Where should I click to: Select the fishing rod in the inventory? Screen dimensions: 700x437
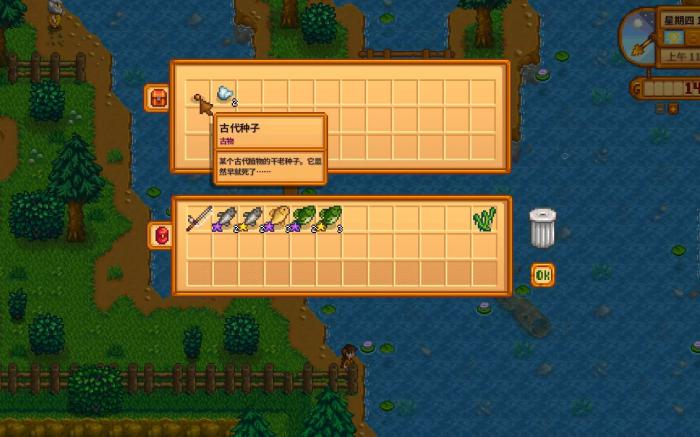tap(199, 219)
